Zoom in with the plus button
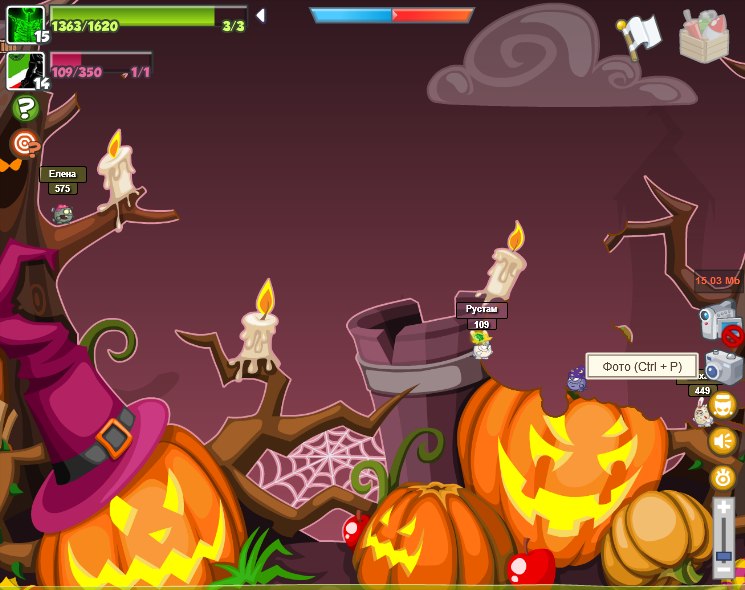Viewport: 745px width, 590px height. 723,510
